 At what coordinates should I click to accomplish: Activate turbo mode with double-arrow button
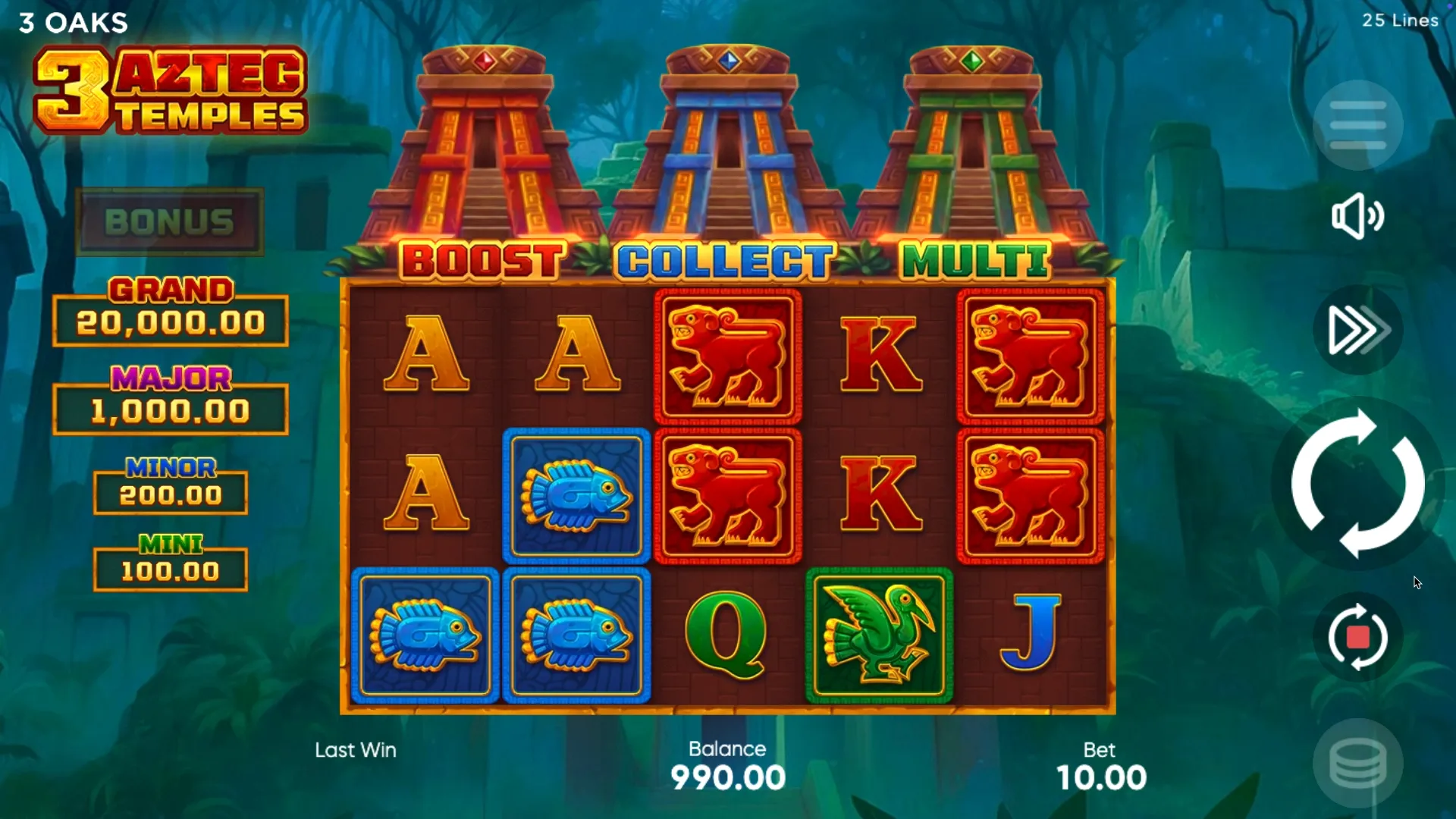(1357, 330)
